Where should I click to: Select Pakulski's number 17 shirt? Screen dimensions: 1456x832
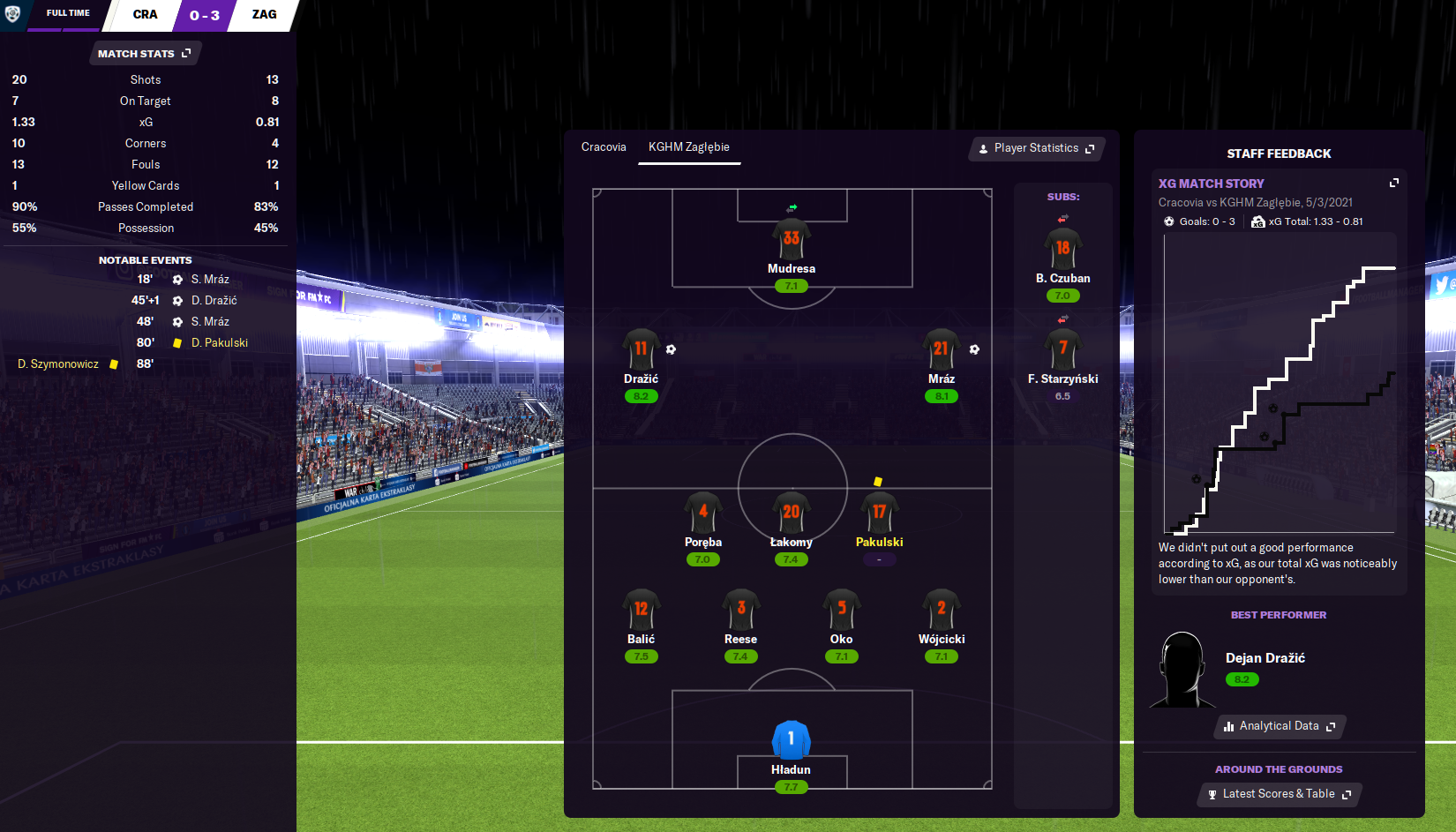(879, 513)
